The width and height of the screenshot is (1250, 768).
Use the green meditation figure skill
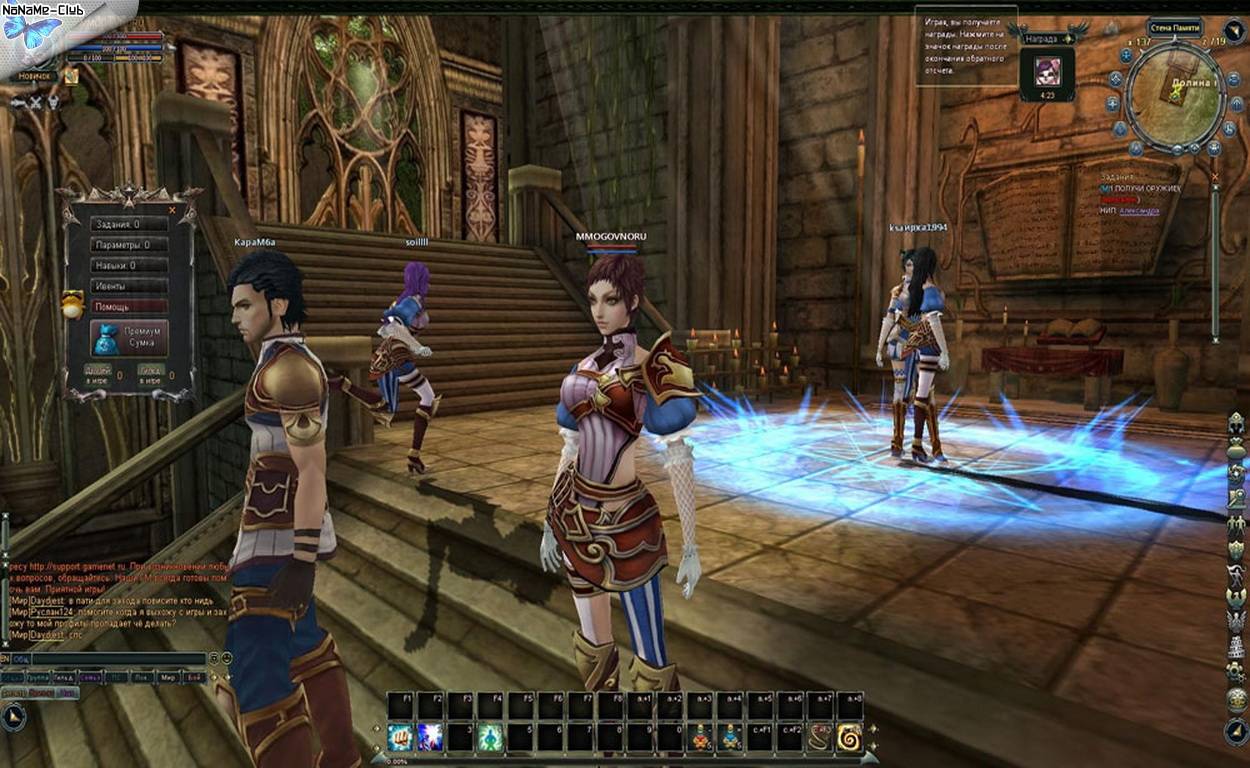[x=490, y=738]
